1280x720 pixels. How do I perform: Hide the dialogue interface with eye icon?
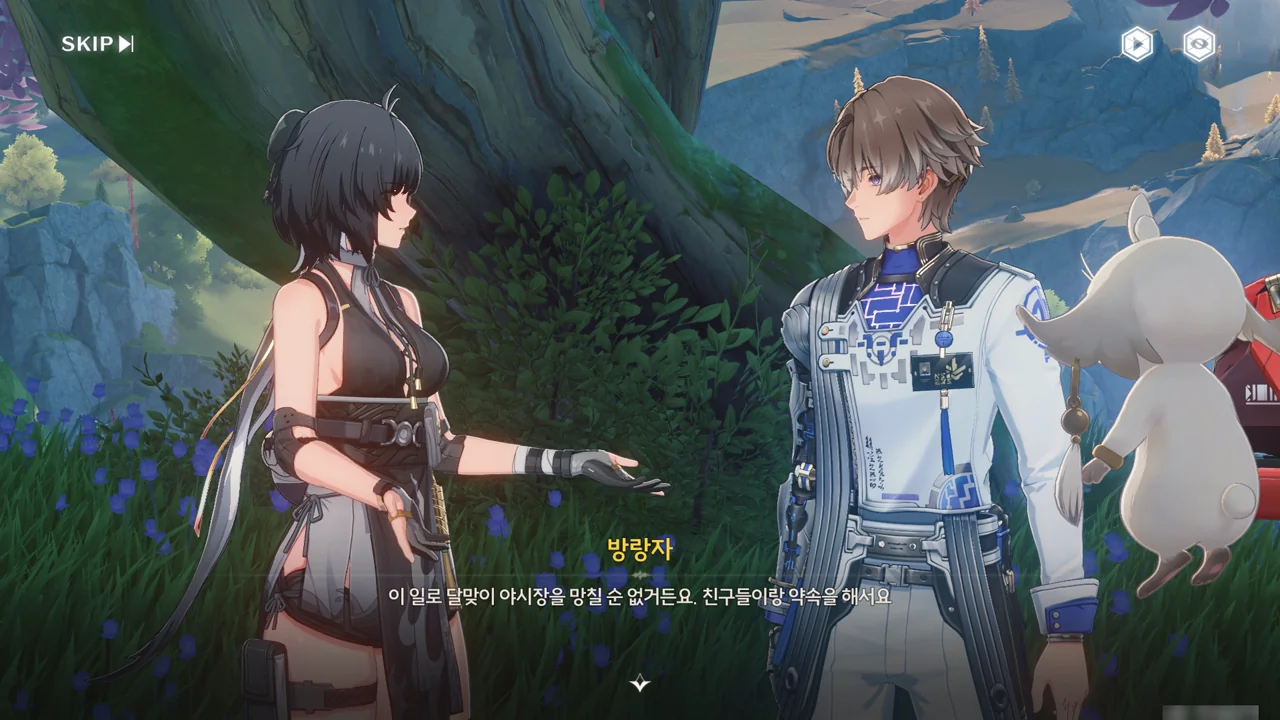[1199, 44]
